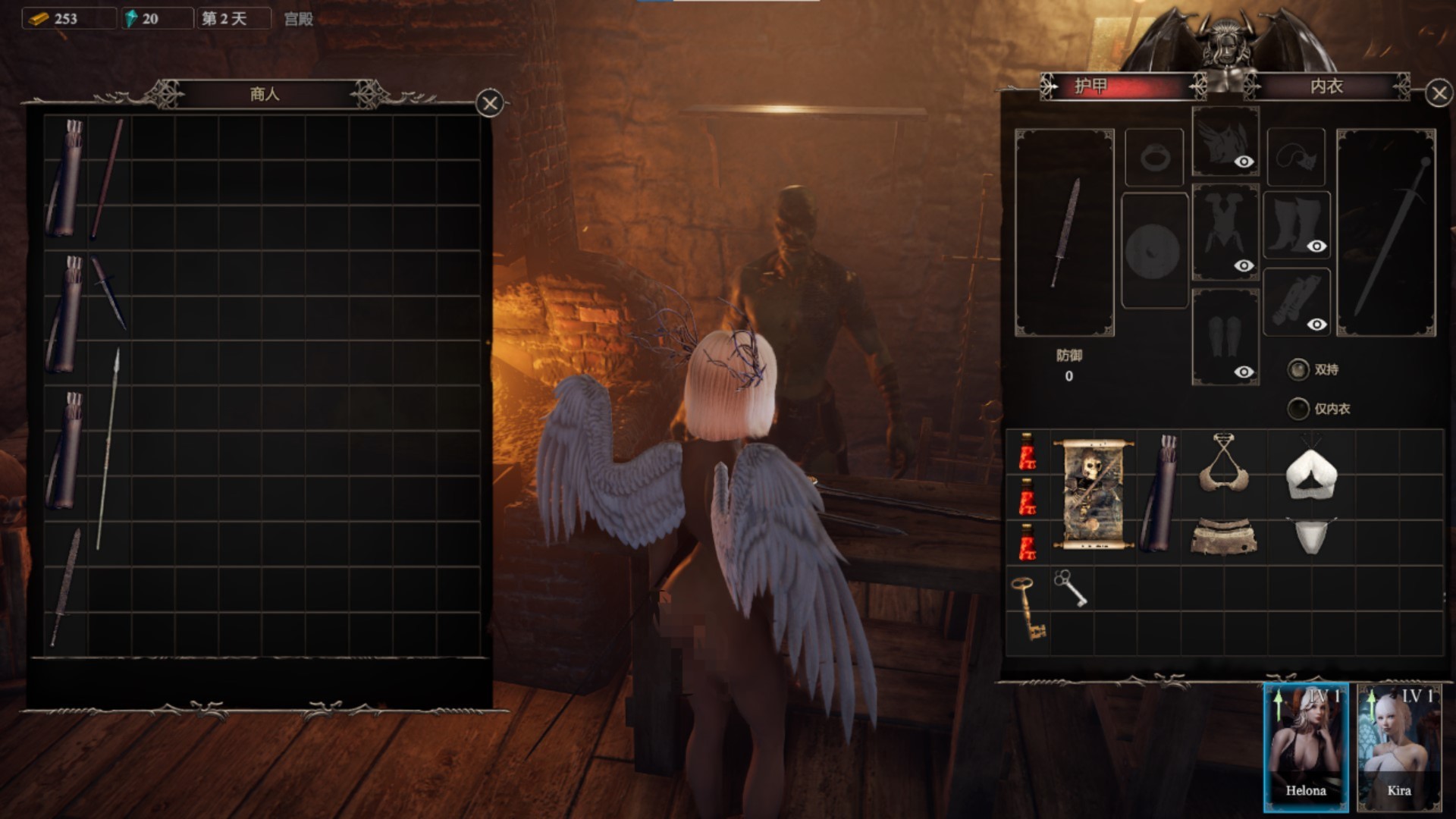Toggle the 双持 option

(x=1298, y=369)
